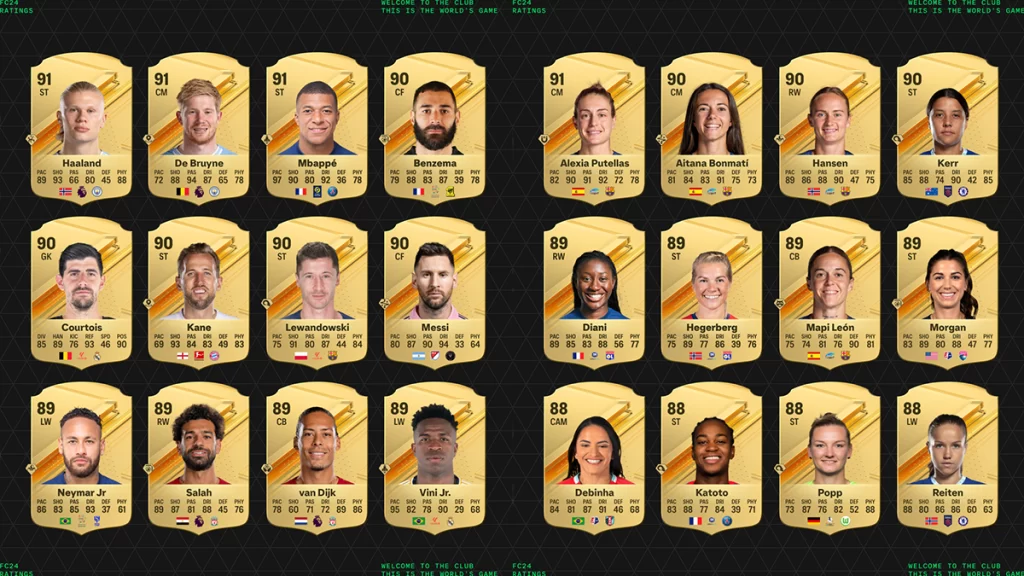Click the Neymar Jr card
Image resolution: width=1024 pixels, height=576 pixels.
click(x=81, y=458)
